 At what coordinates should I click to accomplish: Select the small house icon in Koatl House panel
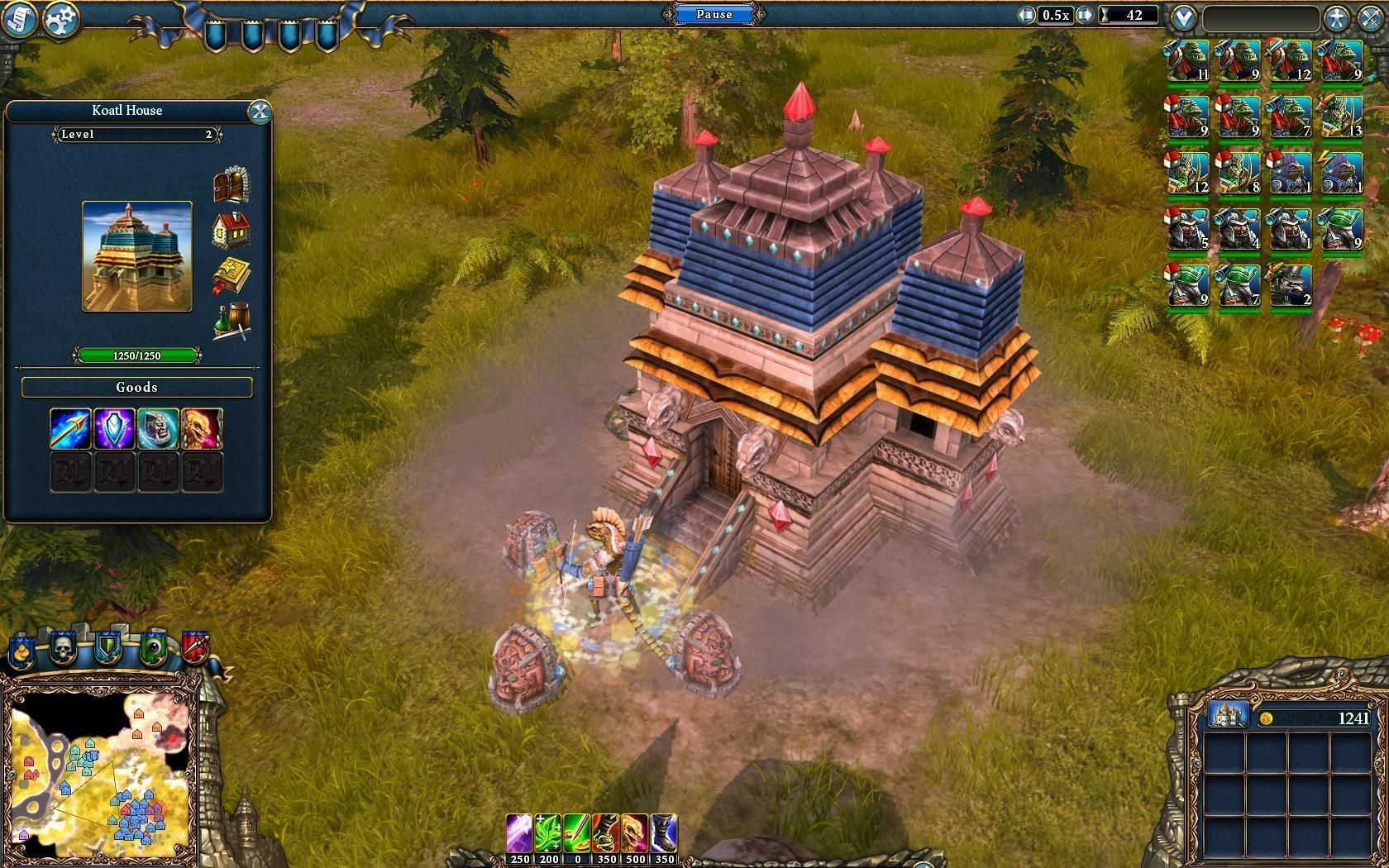tap(231, 231)
